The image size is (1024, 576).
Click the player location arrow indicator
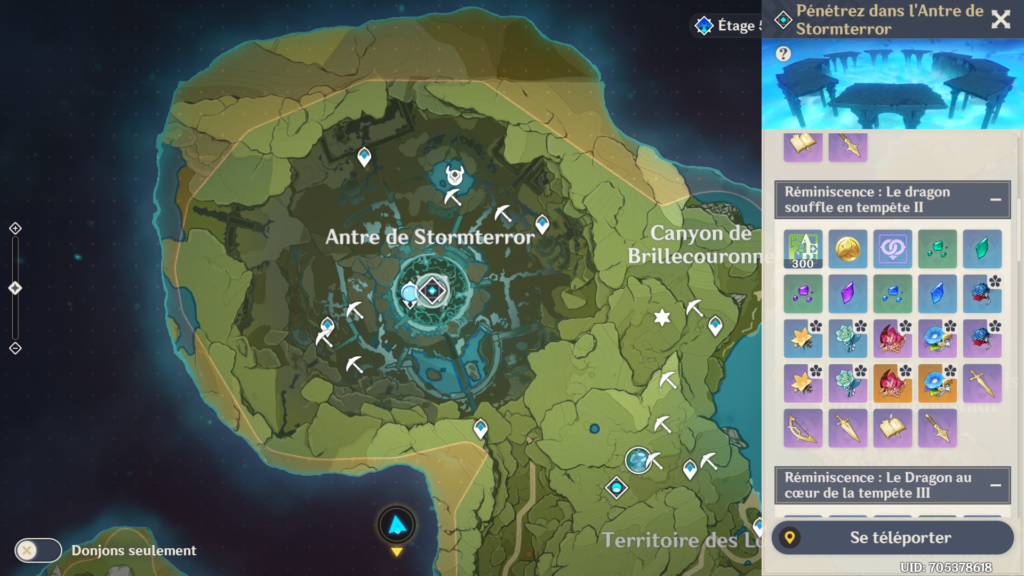tap(397, 524)
